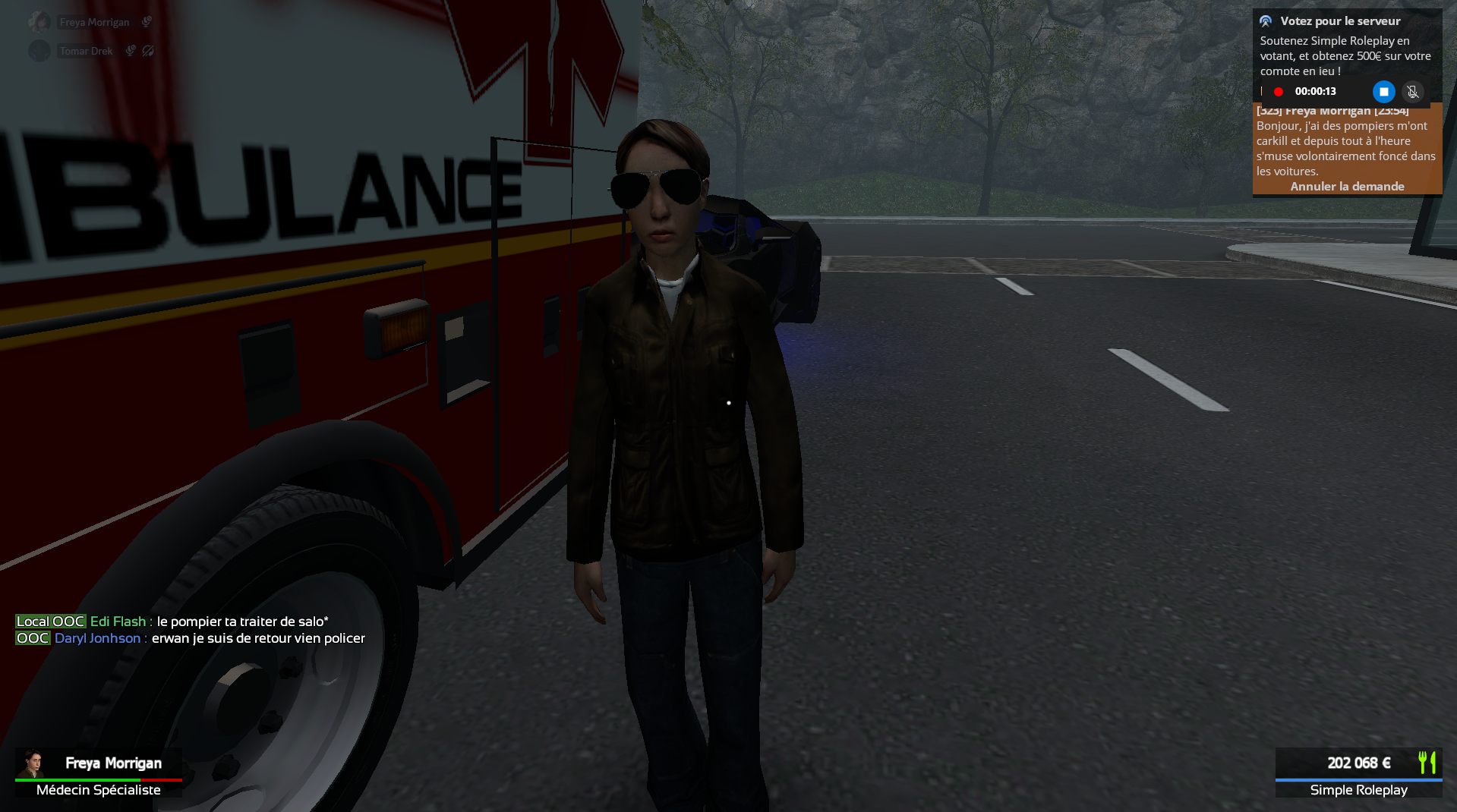1457x812 pixels.
Task: Select Tomar Drek in the voice list
Action: click(86, 52)
